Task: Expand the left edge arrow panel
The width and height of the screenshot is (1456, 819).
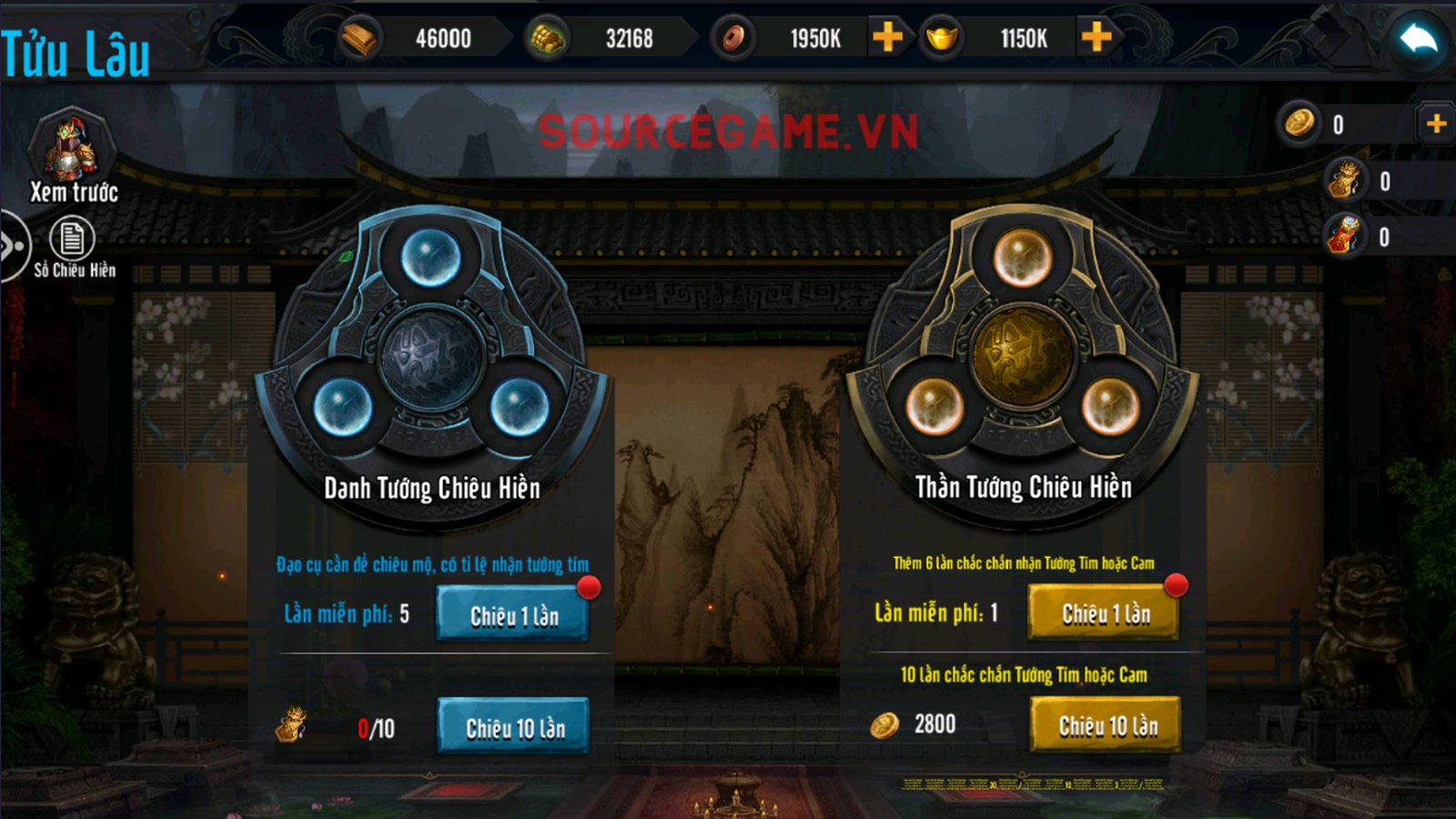Action: 13,246
